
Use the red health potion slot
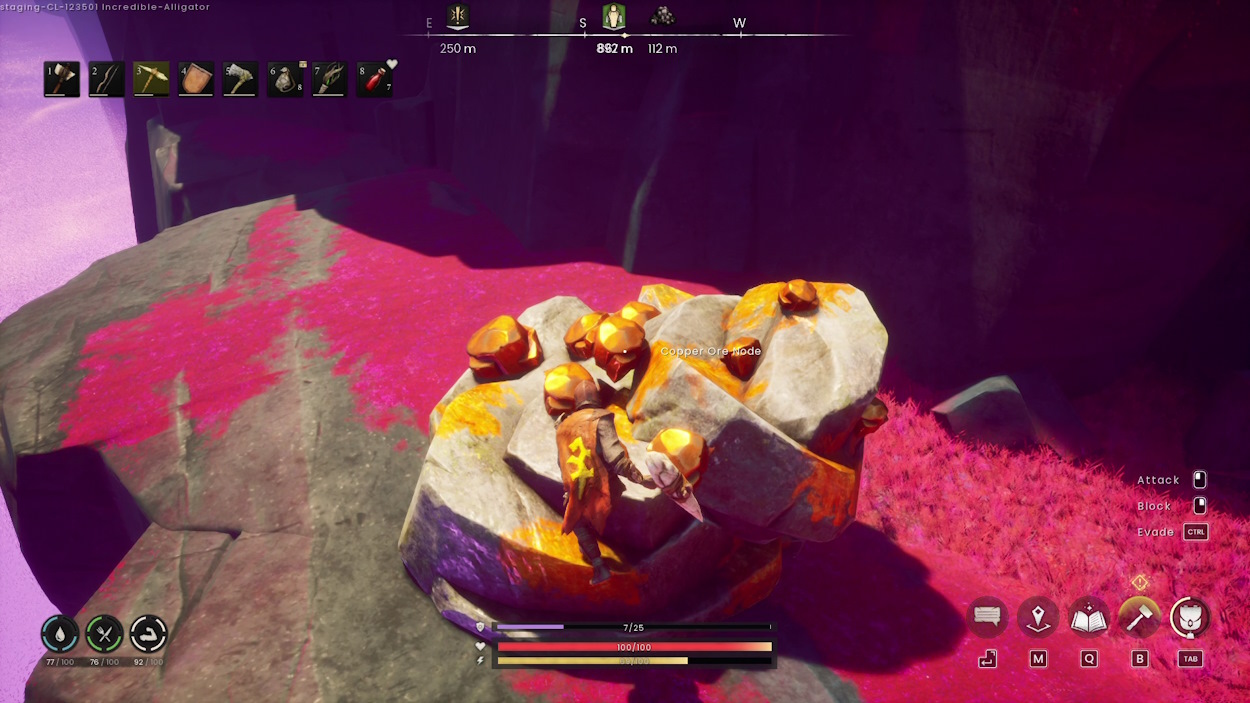(x=374, y=79)
